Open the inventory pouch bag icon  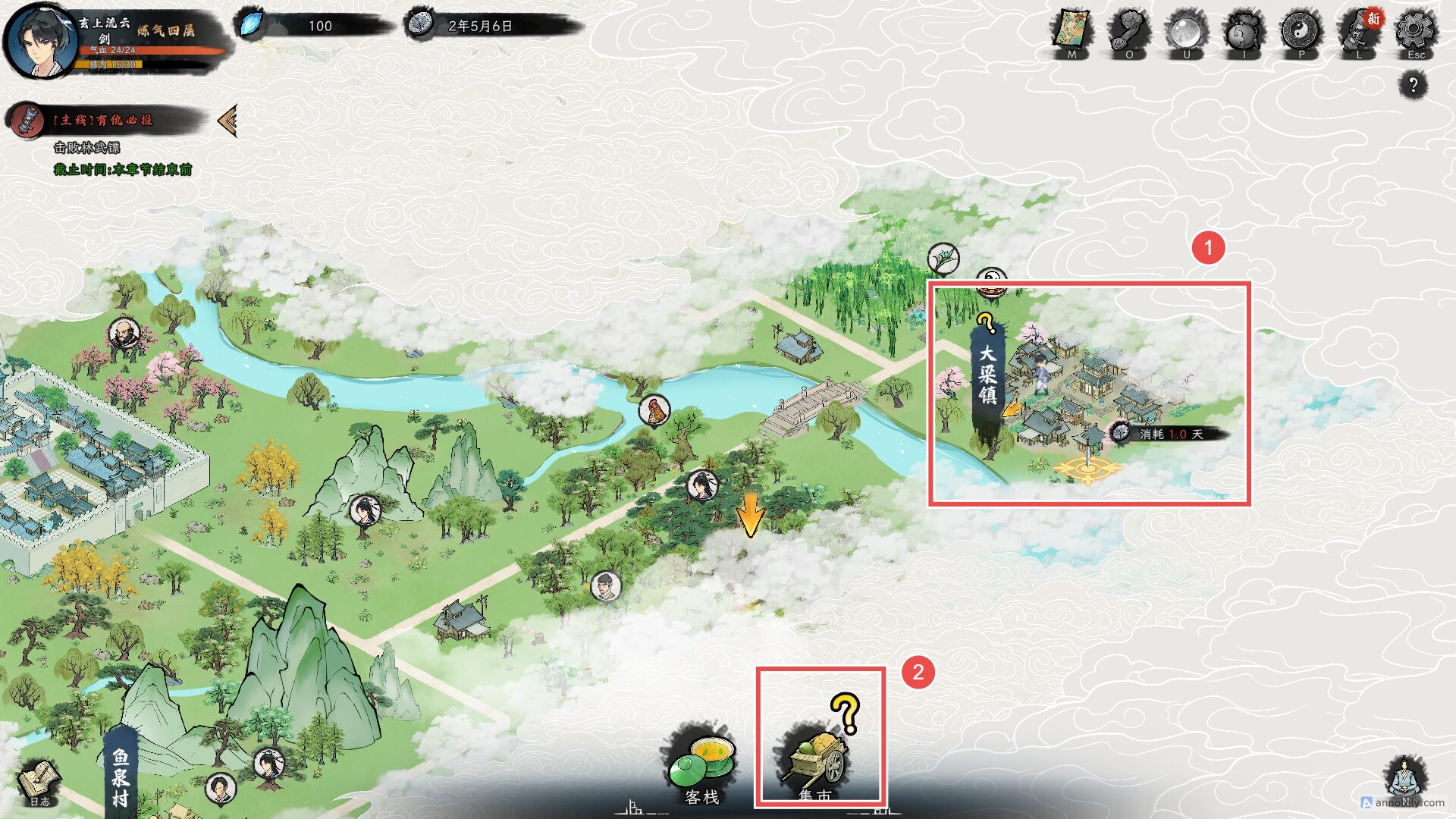[1244, 33]
